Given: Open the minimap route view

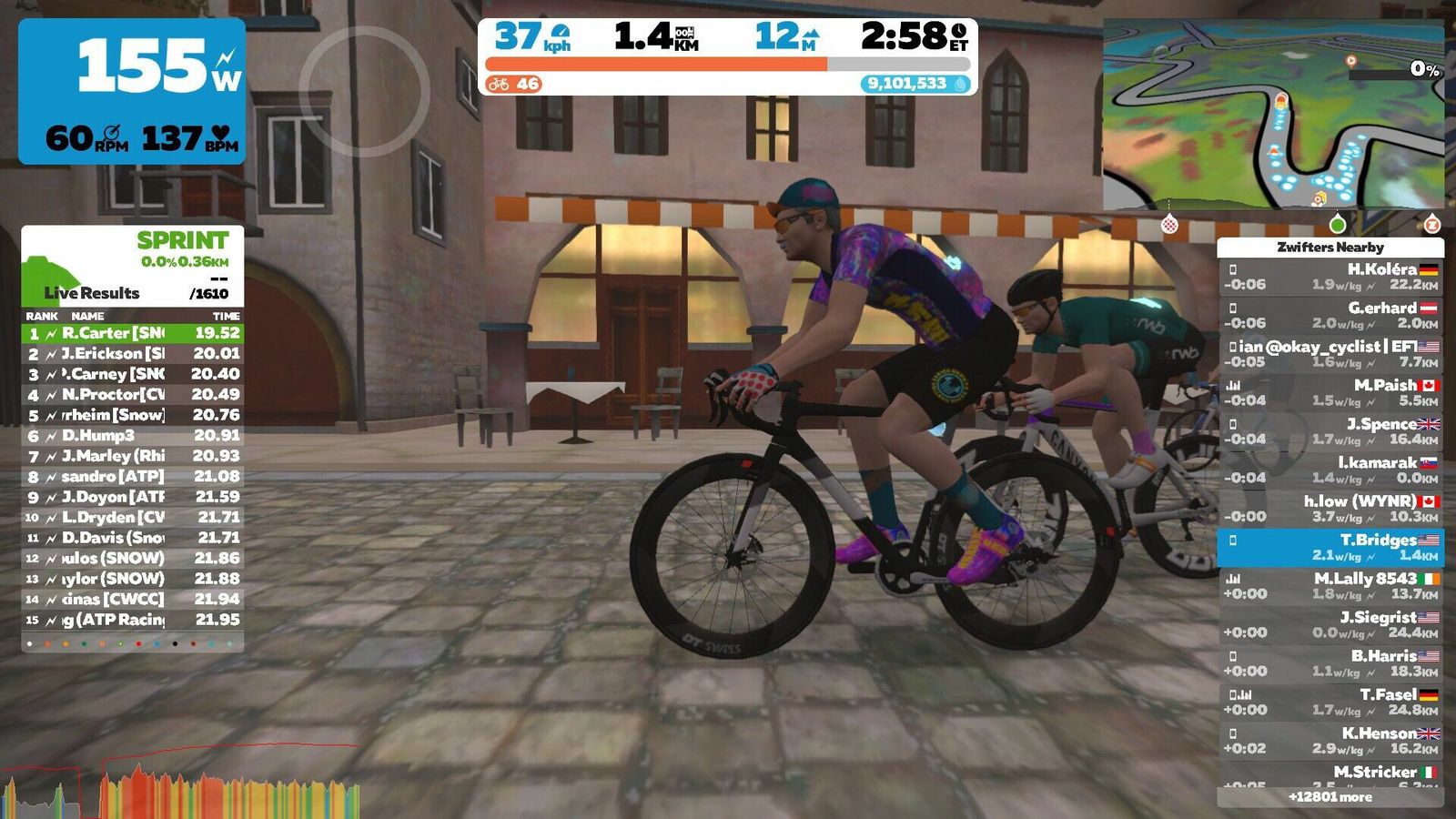Looking at the screenshot, I should 1272,116.
